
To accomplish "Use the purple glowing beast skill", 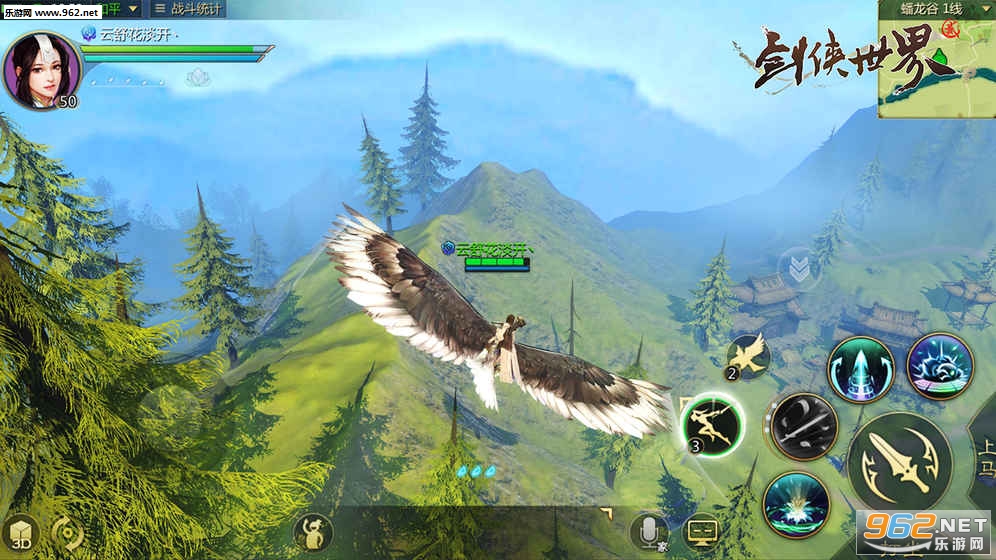I will (x=939, y=366).
